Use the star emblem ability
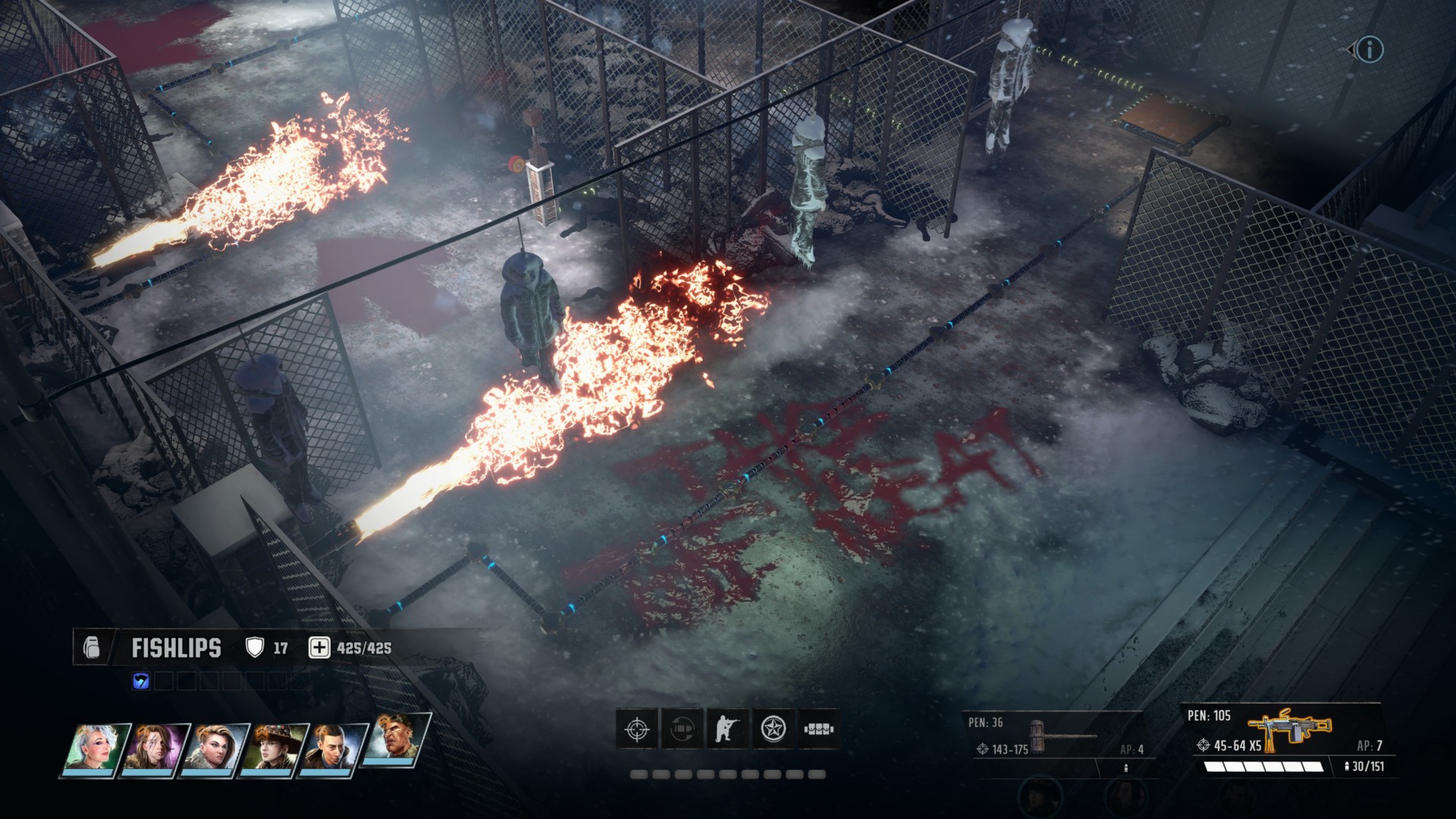 773,730
